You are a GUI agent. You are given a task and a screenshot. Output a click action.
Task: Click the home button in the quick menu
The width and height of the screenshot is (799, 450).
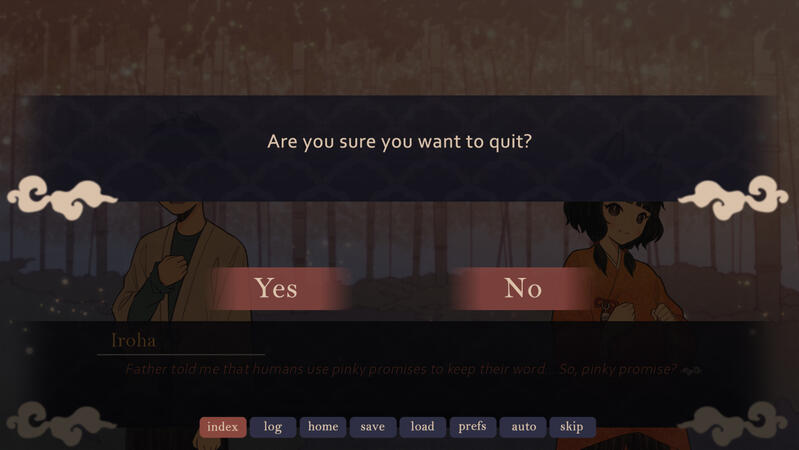point(323,427)
